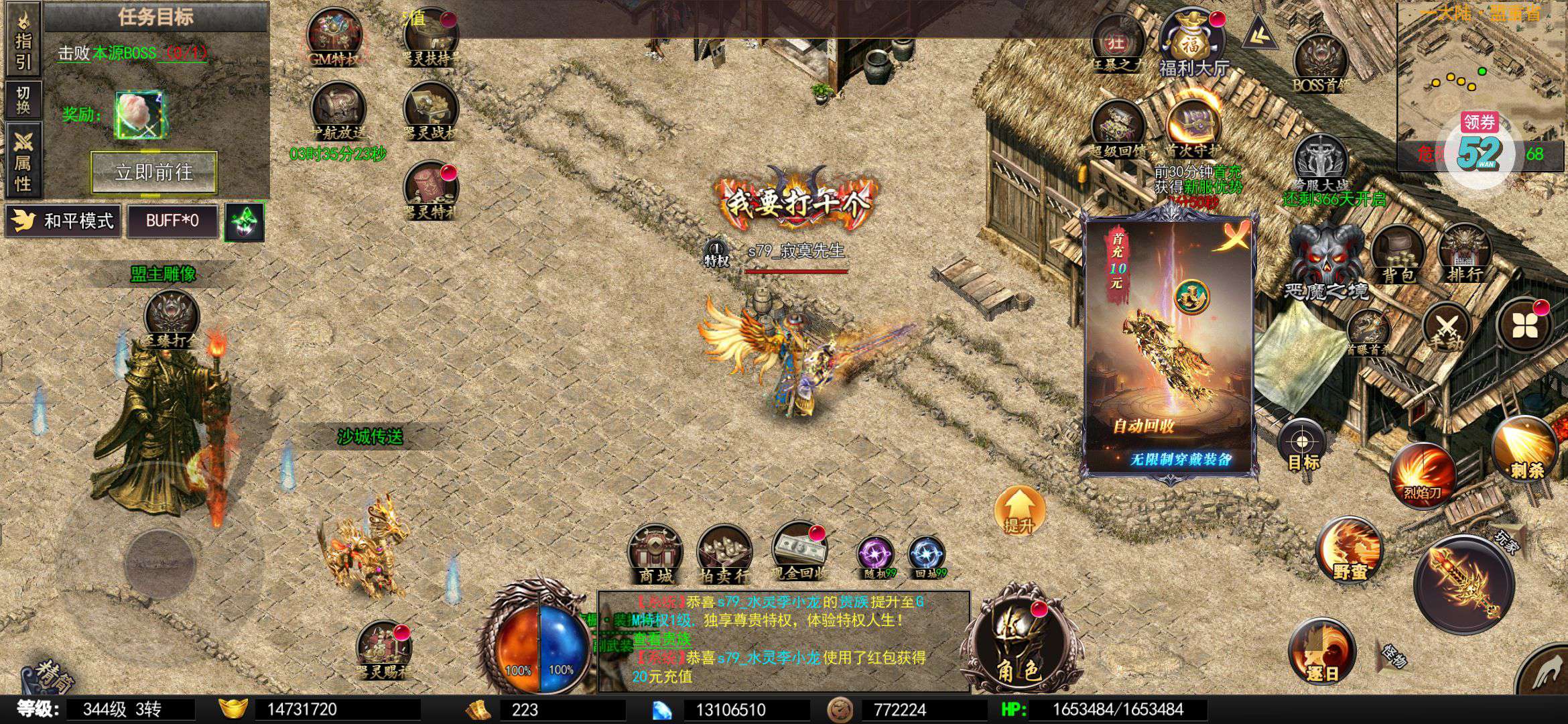Screen dimensions: 1568x724
Task: Cast the 逐日 skill
Action: click(1321, 650)
